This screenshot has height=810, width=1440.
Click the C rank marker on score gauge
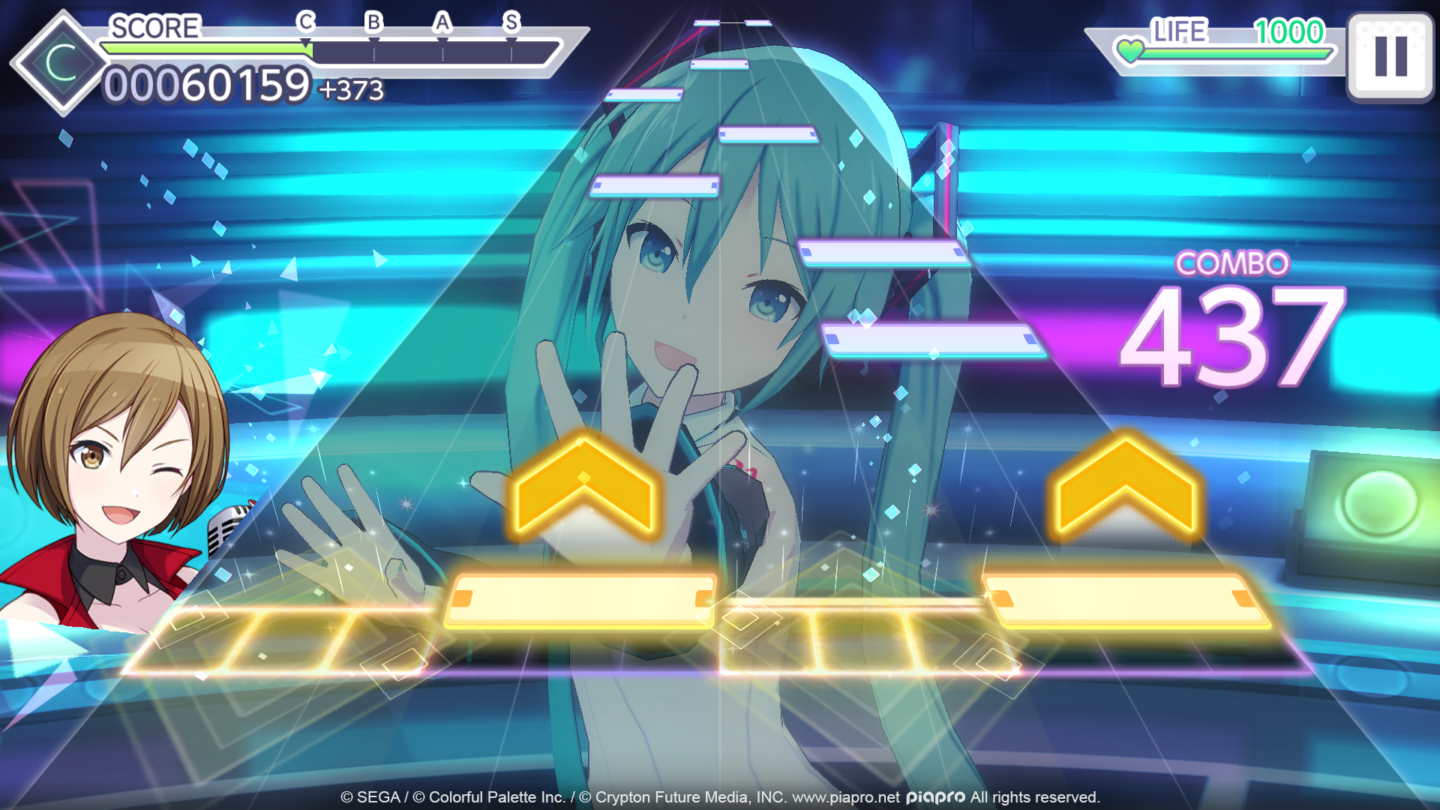tap(307, 21)
